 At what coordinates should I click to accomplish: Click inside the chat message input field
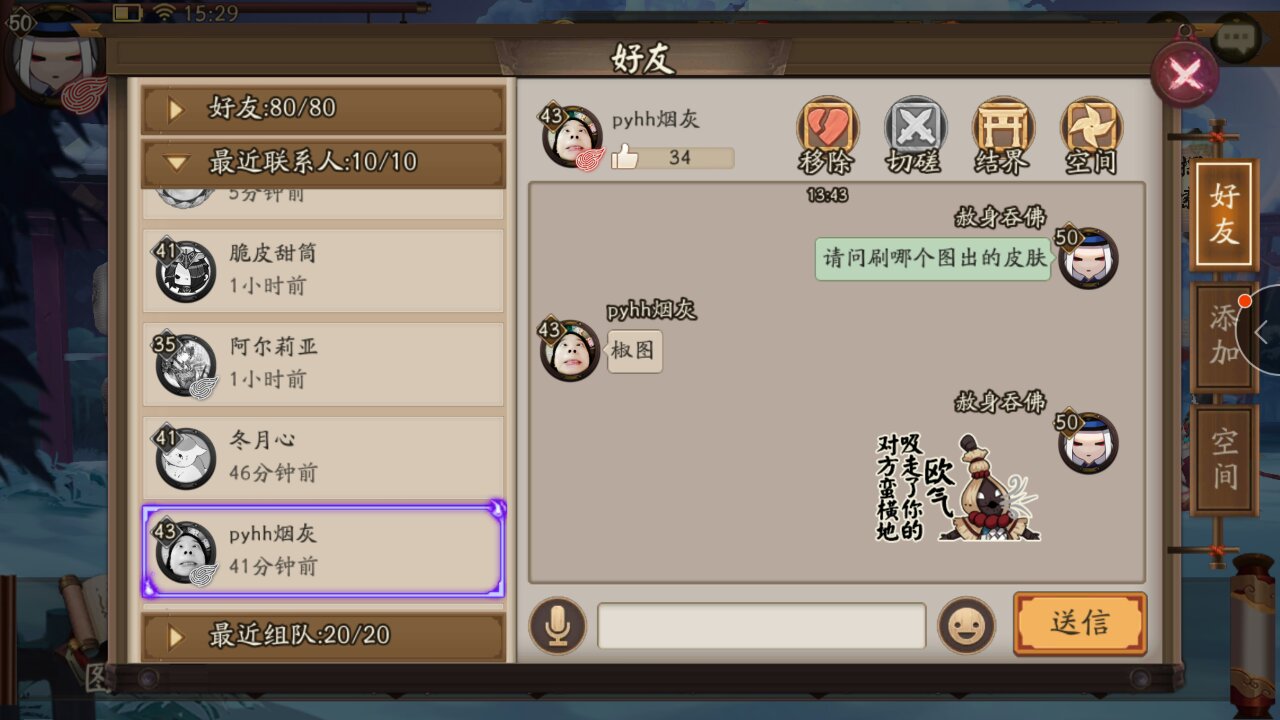[760, 624]
